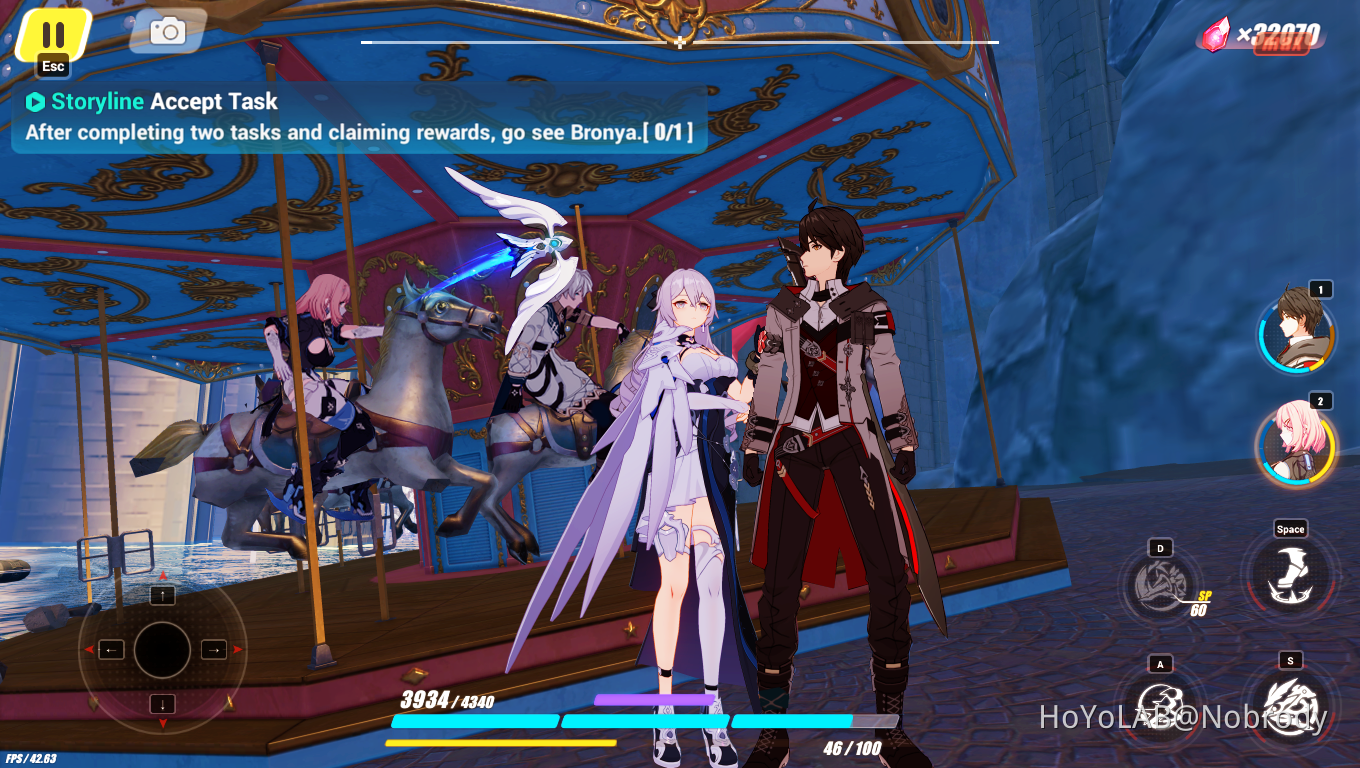This screenshot has width=1360, height=768.
Task: Switch to pink-haired teammate in slot 2
Action: (x=1294, y=448)
